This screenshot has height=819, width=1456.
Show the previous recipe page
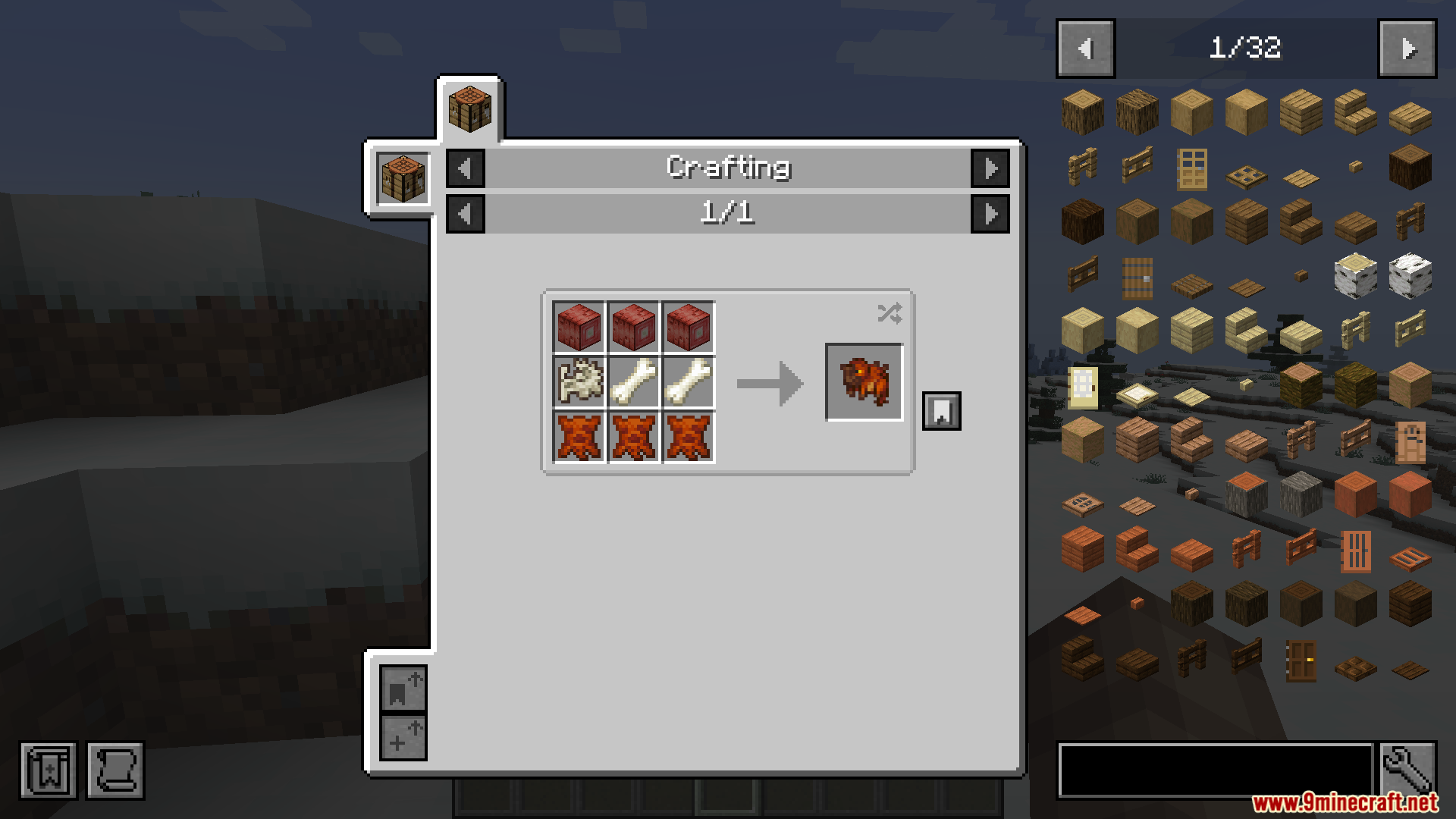click(x=466, y=214)
